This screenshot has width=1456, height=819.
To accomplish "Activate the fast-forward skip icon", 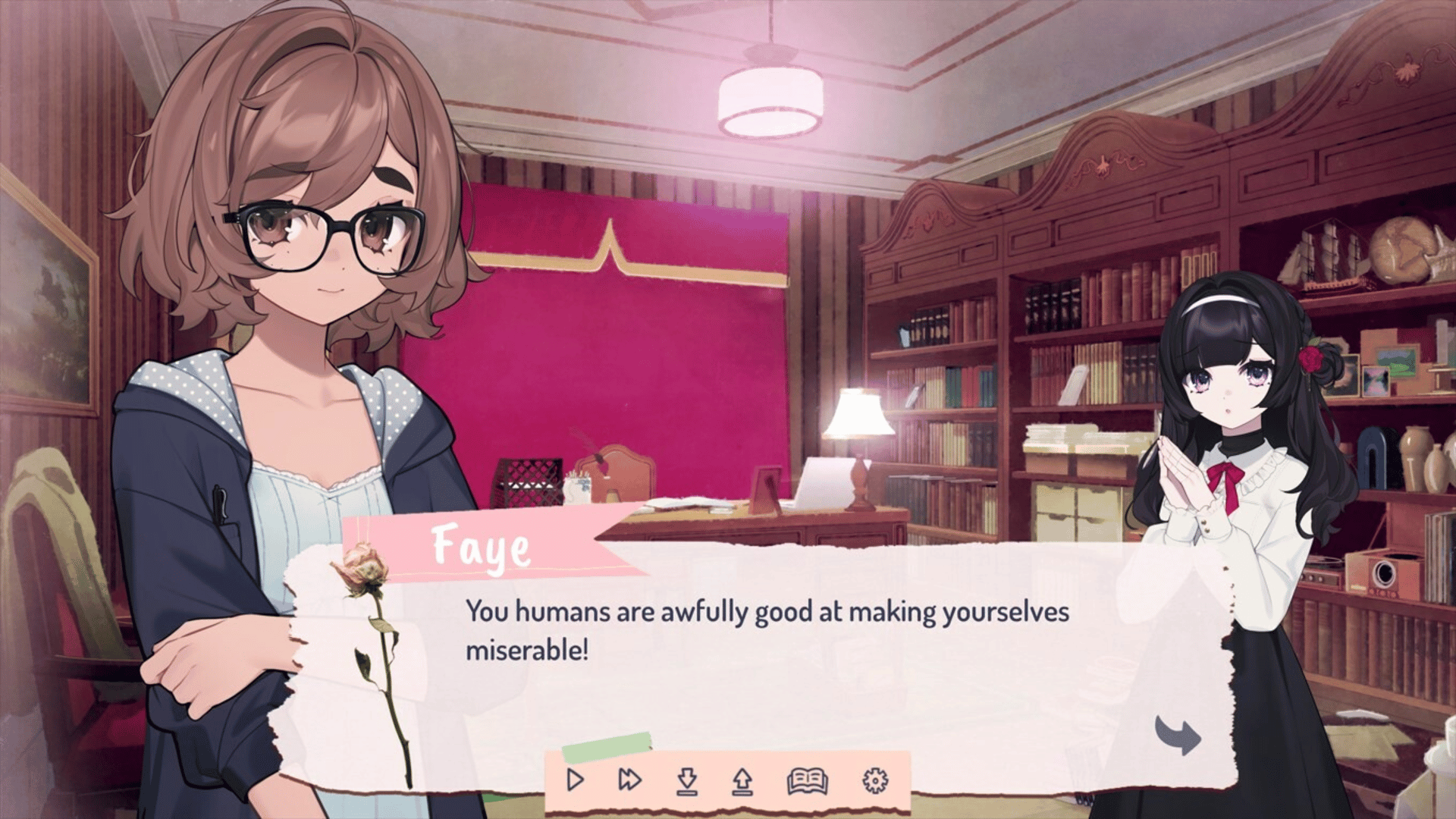I will pos(630,780).
